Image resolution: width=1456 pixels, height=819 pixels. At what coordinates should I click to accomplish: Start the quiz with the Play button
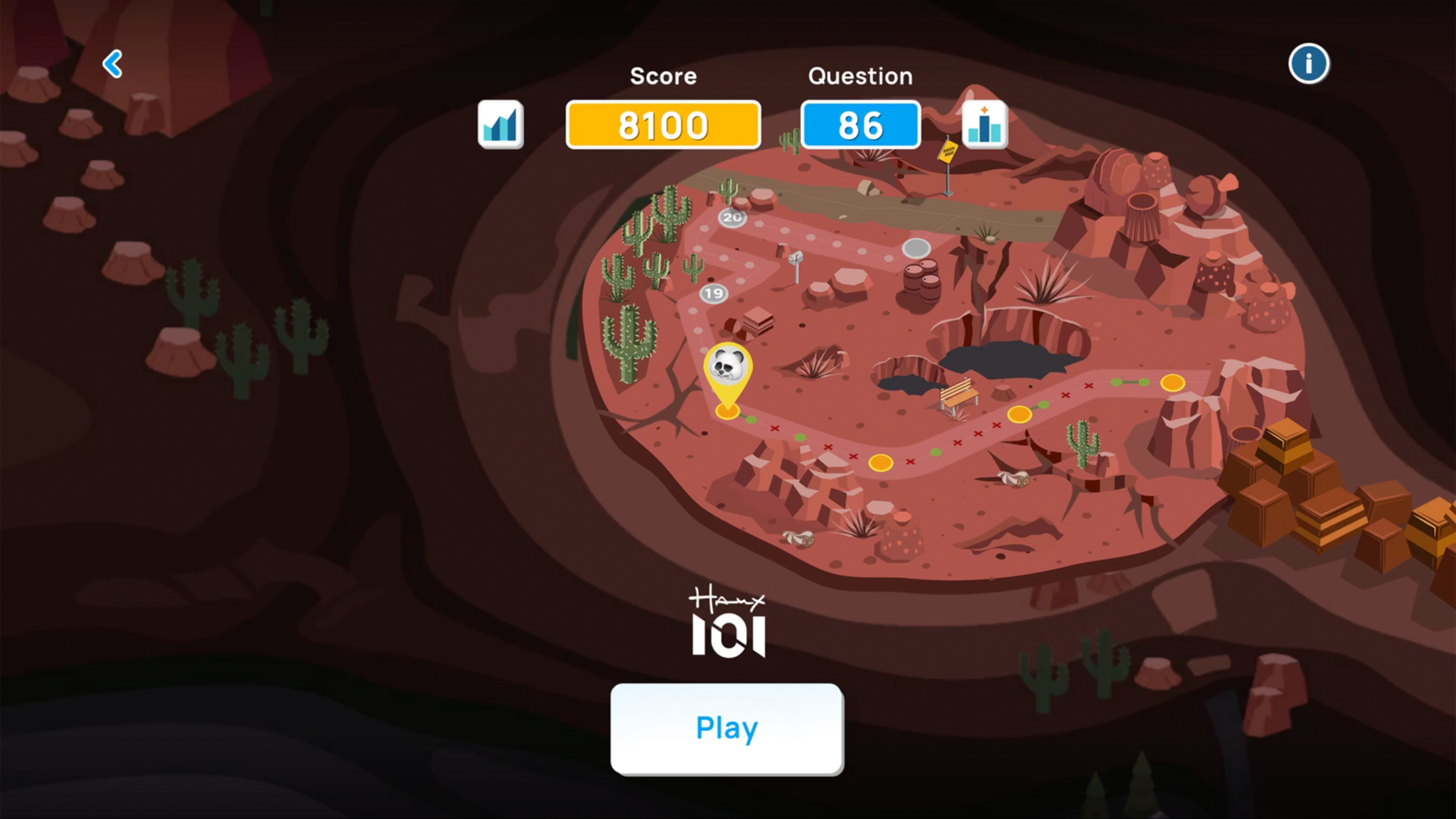(727, 728)
